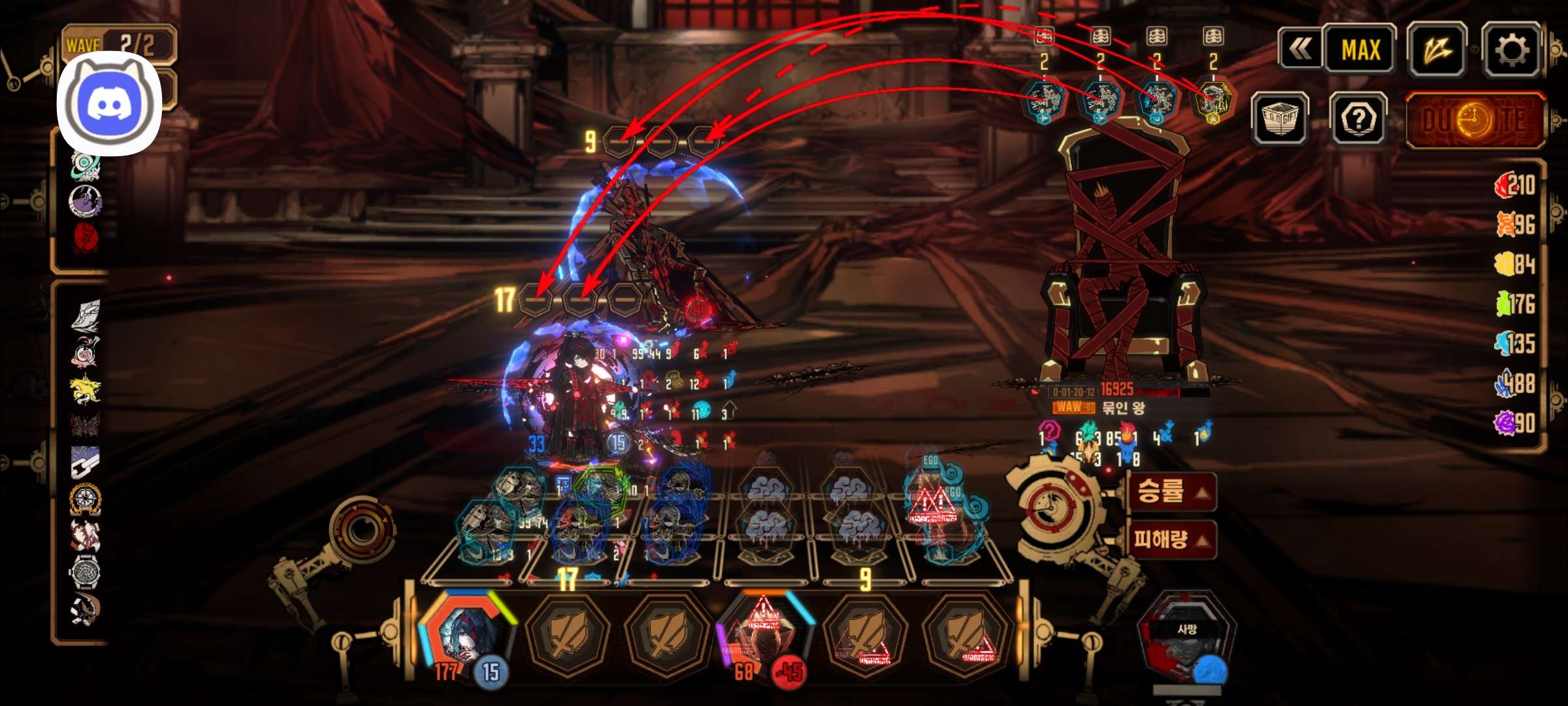Open the E.G.O Gift box
The image size is (1568, 706).
(x=1280, y=118)
